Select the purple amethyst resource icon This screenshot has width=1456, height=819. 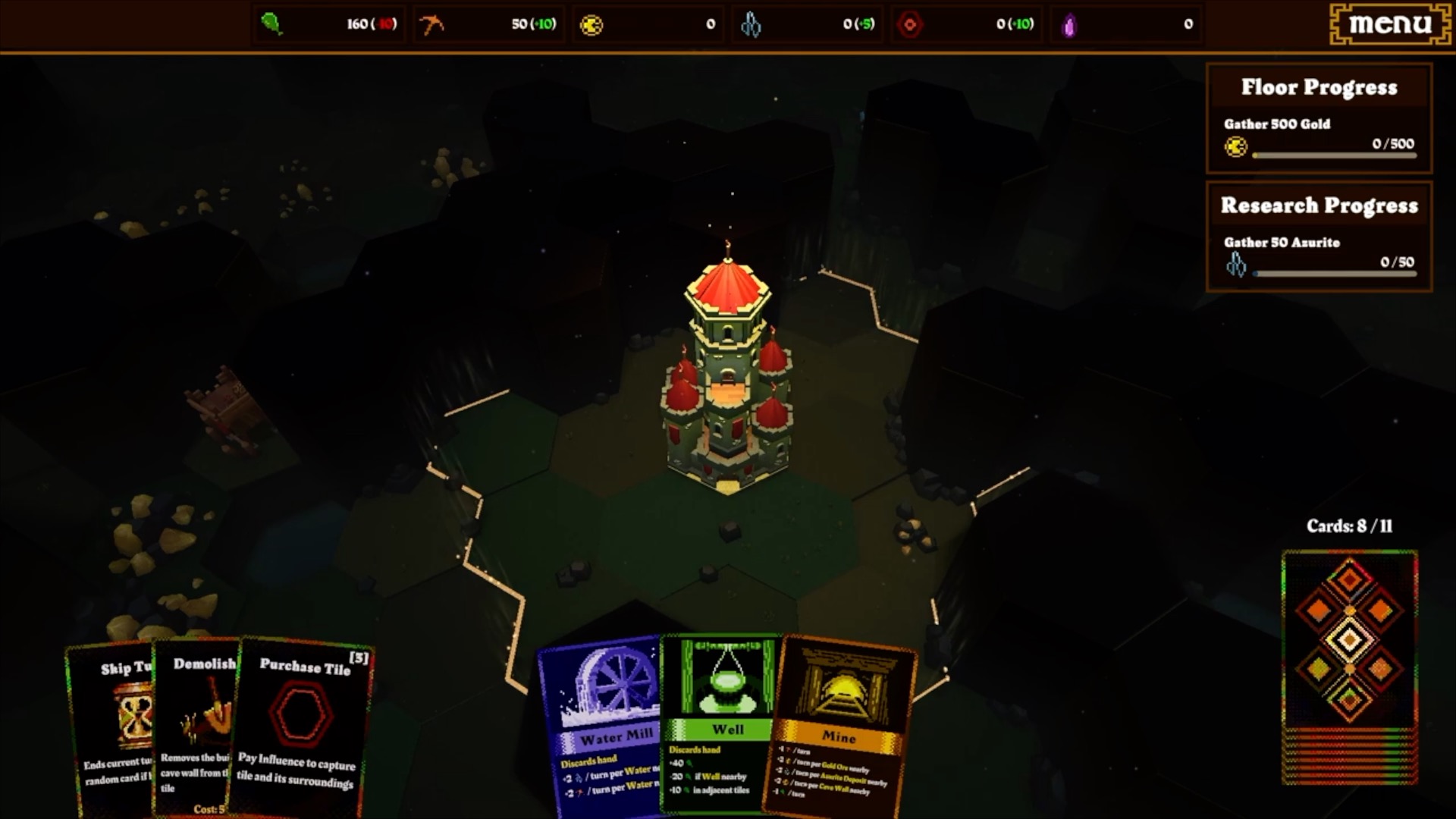tap(1071, 24)
